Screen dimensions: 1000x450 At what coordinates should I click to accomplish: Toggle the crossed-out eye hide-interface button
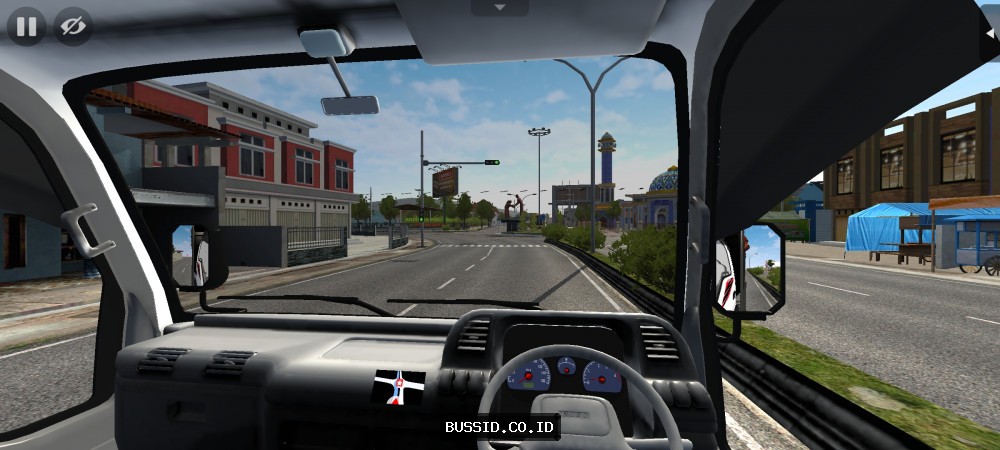pos(72,26)
